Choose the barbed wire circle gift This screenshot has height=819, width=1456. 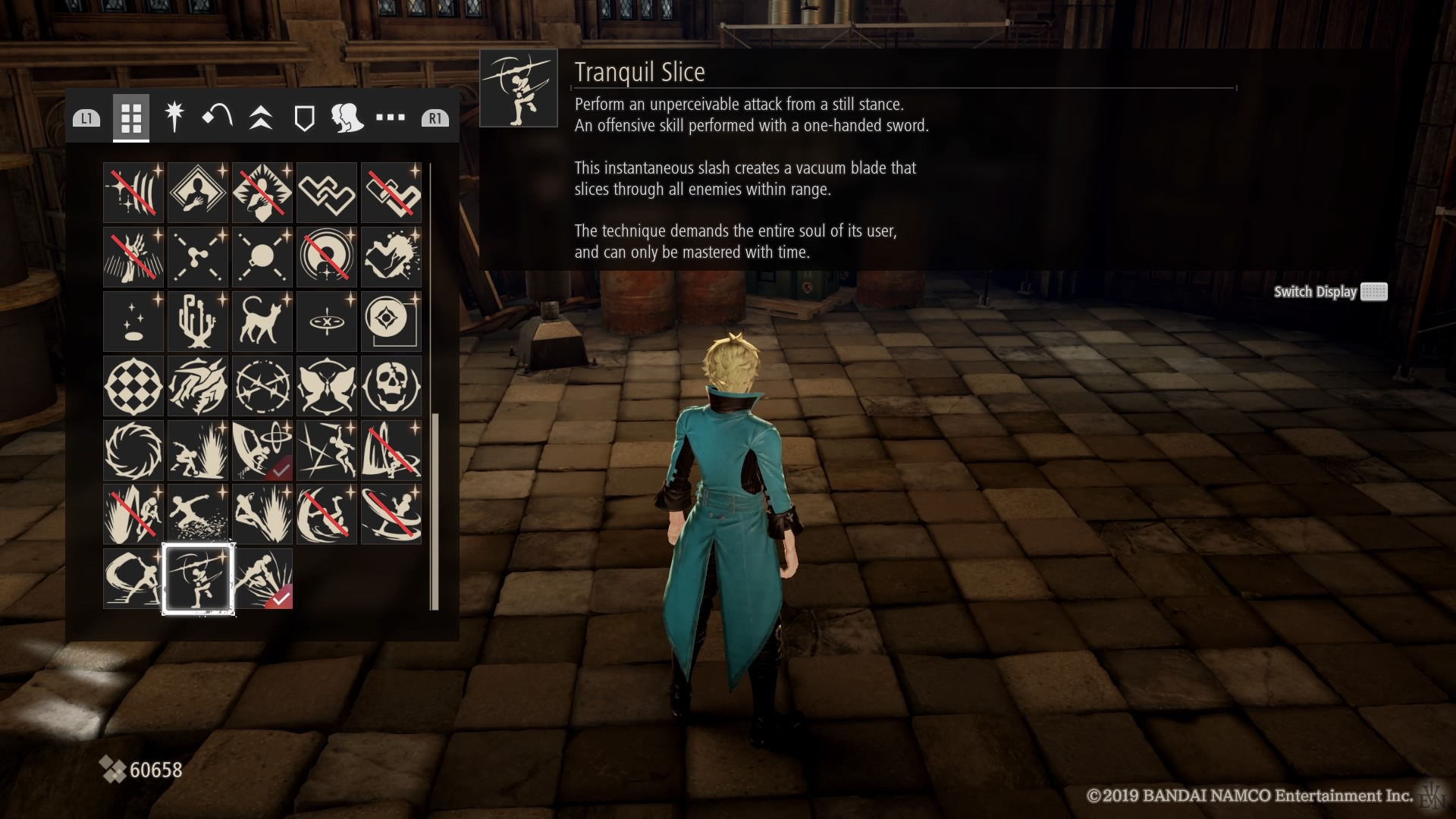pos(262,385)
